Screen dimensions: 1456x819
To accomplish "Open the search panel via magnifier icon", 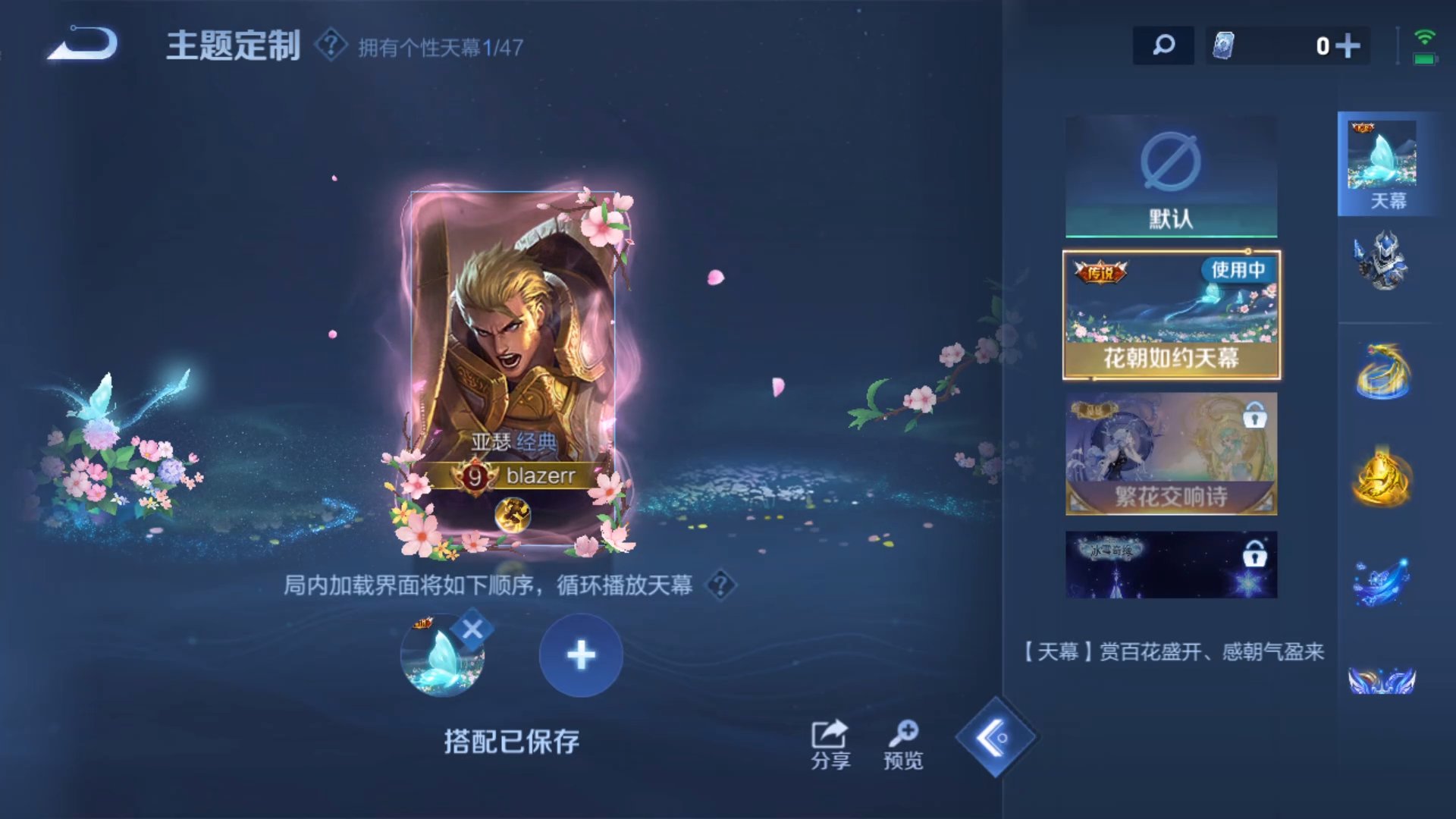I will click(1162, 45).
